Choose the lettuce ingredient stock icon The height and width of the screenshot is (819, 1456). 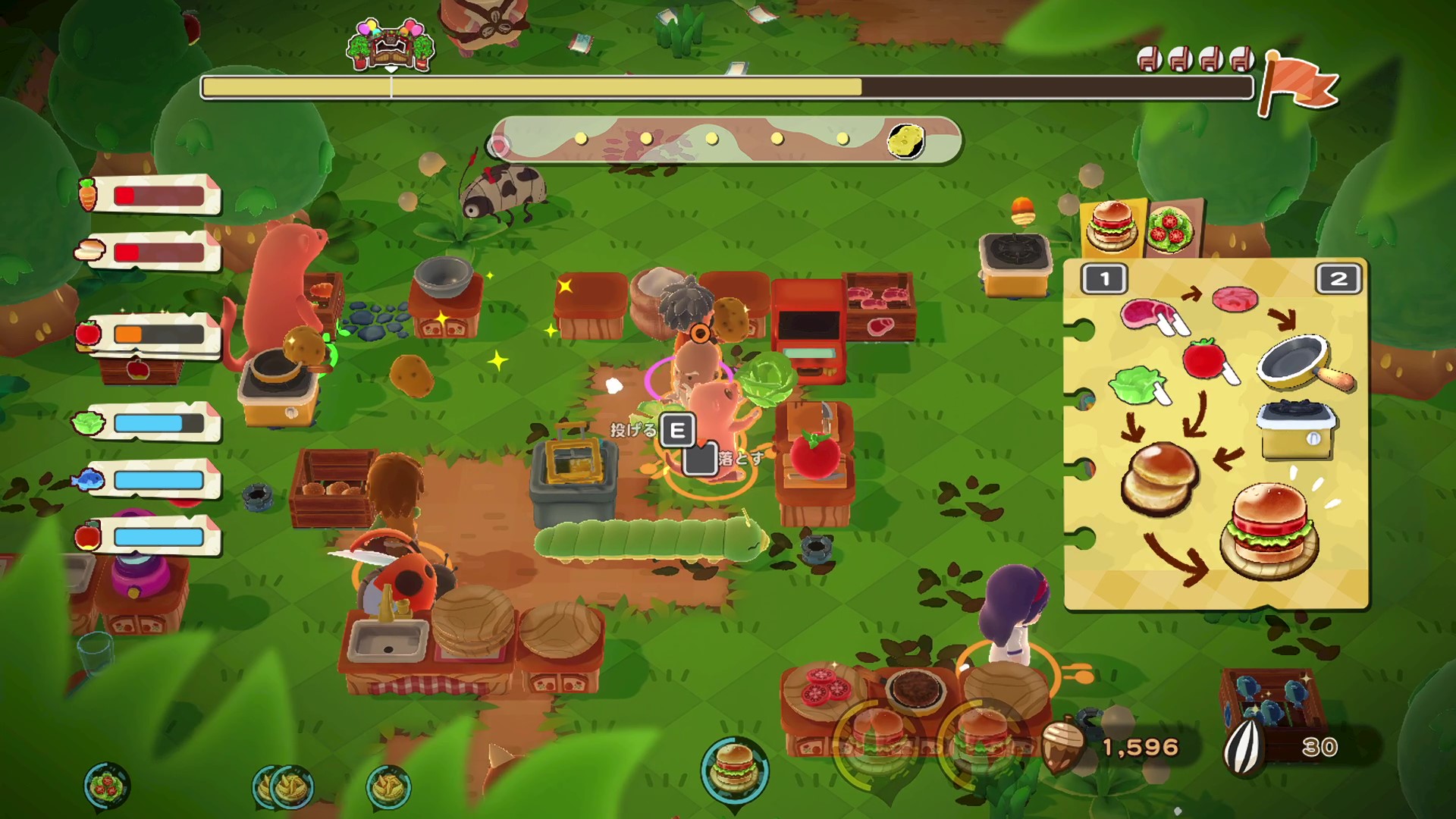(x=88, y=422)
